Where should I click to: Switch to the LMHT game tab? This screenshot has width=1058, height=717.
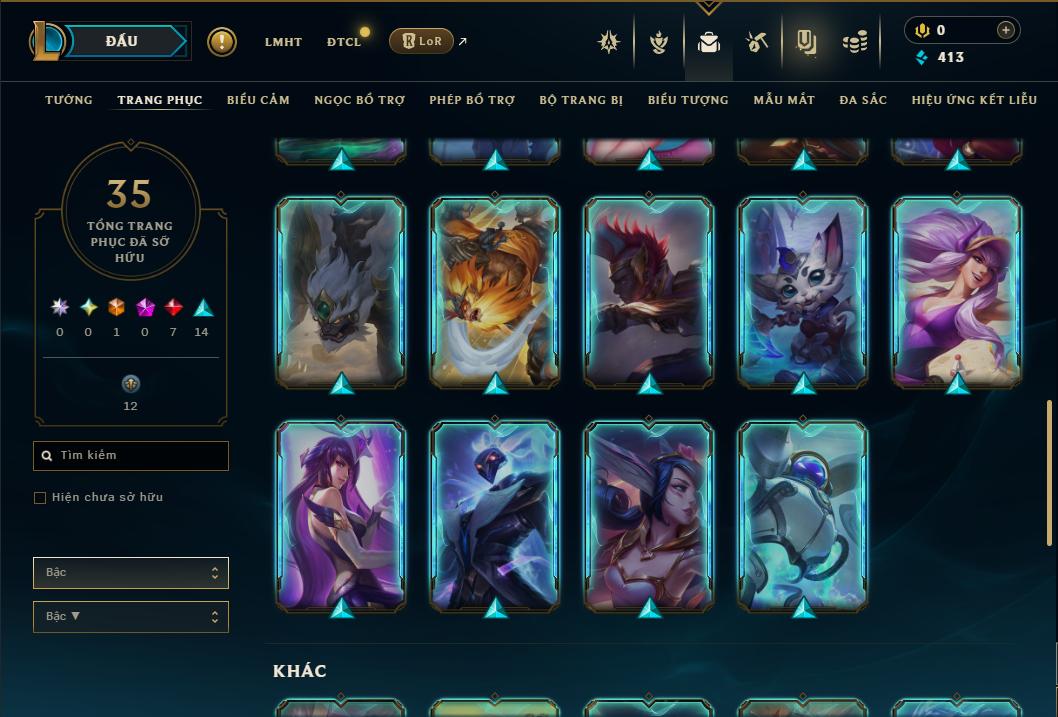pyautogui.click(x=283, y=42)
